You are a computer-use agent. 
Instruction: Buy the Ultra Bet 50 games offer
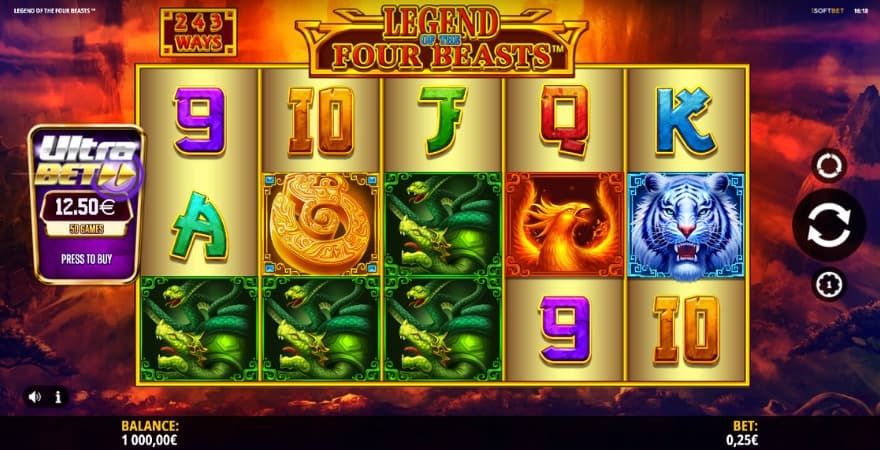coord(87,258)
